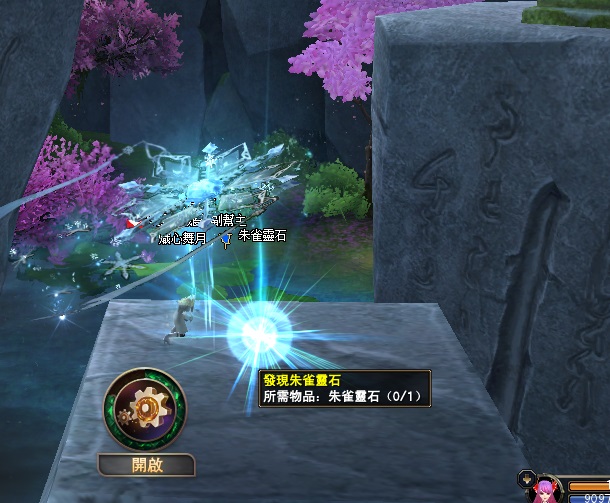Click the 開啟 label button

[147, 465]
